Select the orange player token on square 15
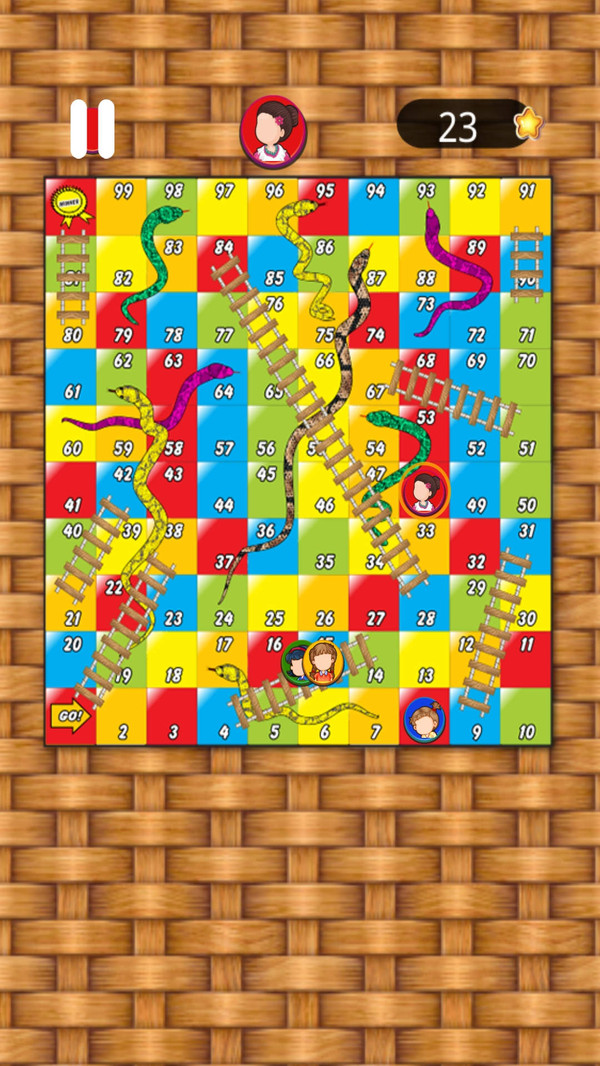 coord(325,662)
